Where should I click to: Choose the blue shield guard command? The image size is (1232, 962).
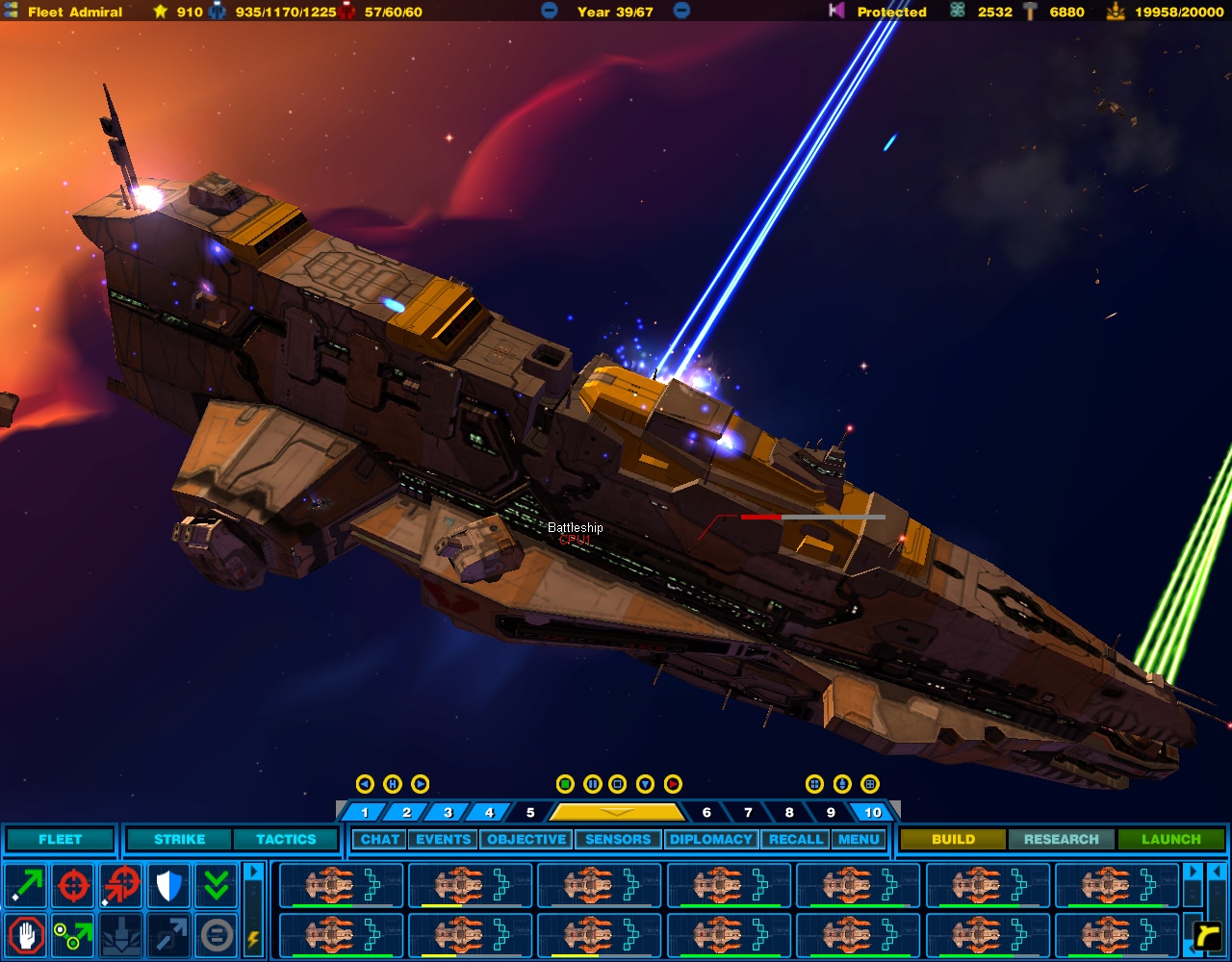pyautogui.click(x=169, y=885)
